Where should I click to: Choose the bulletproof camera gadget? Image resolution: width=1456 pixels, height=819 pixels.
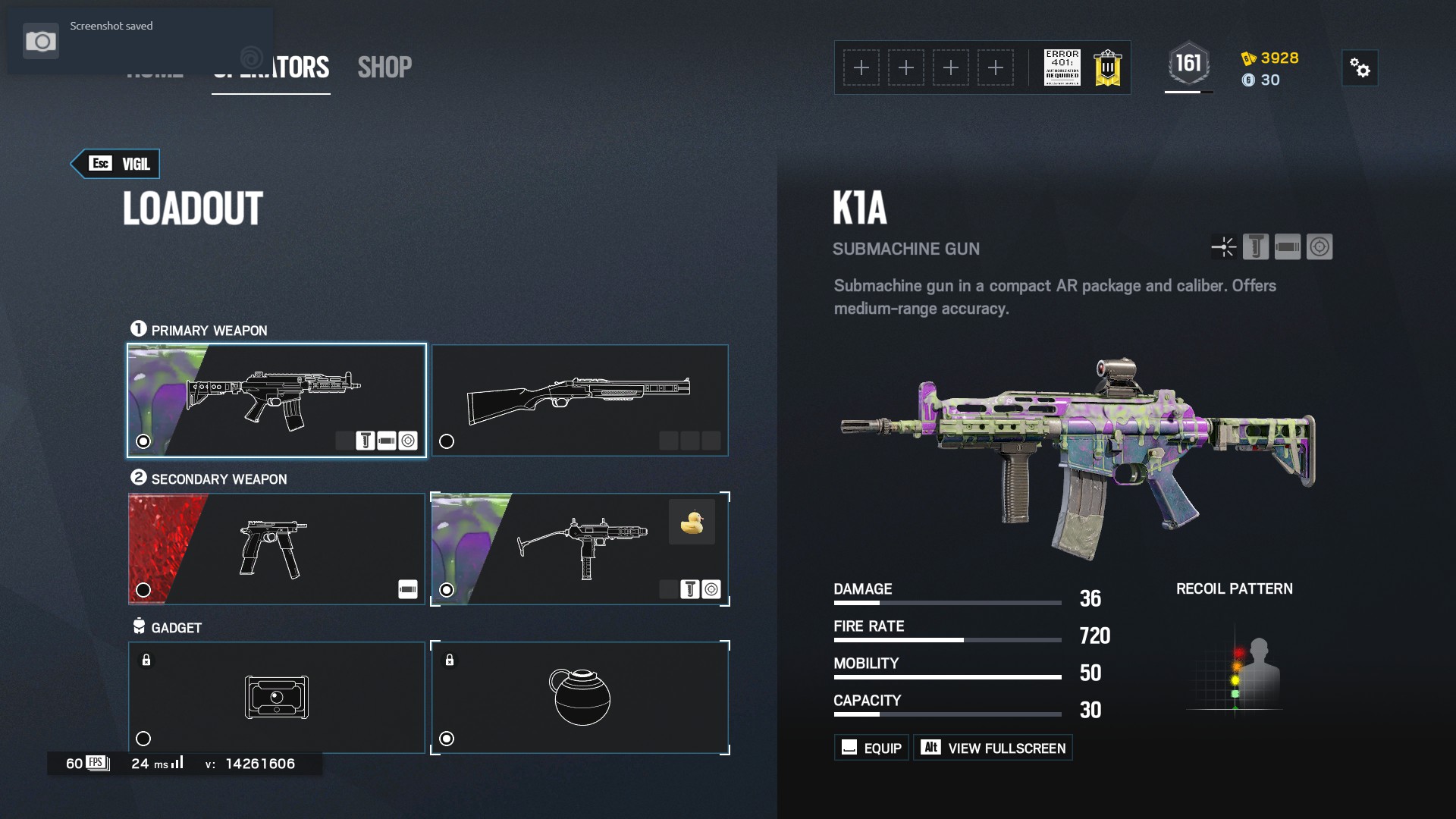[x=277, y=697]
